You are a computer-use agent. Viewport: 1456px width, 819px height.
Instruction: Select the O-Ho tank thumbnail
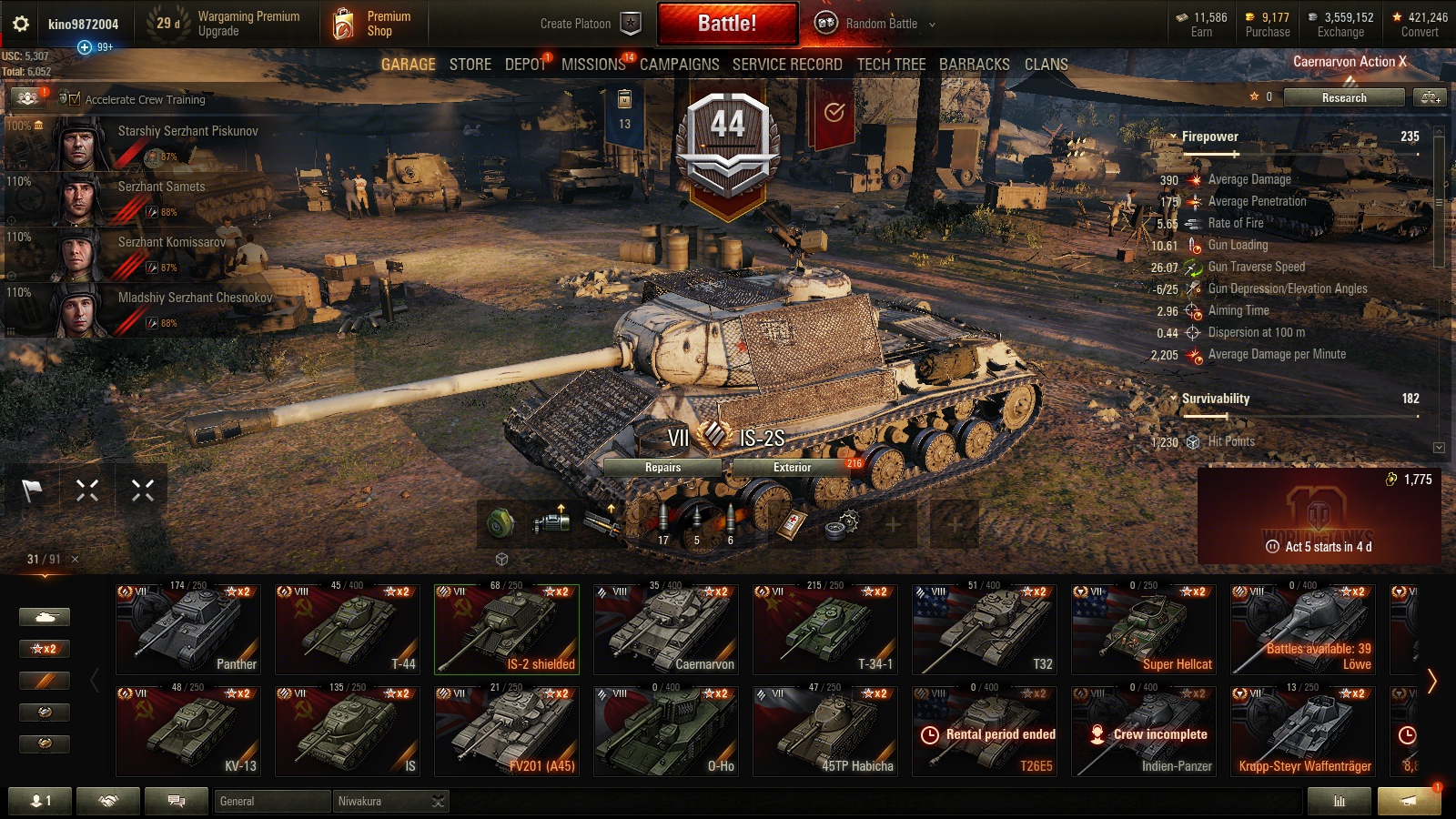[x=666, y=732]
